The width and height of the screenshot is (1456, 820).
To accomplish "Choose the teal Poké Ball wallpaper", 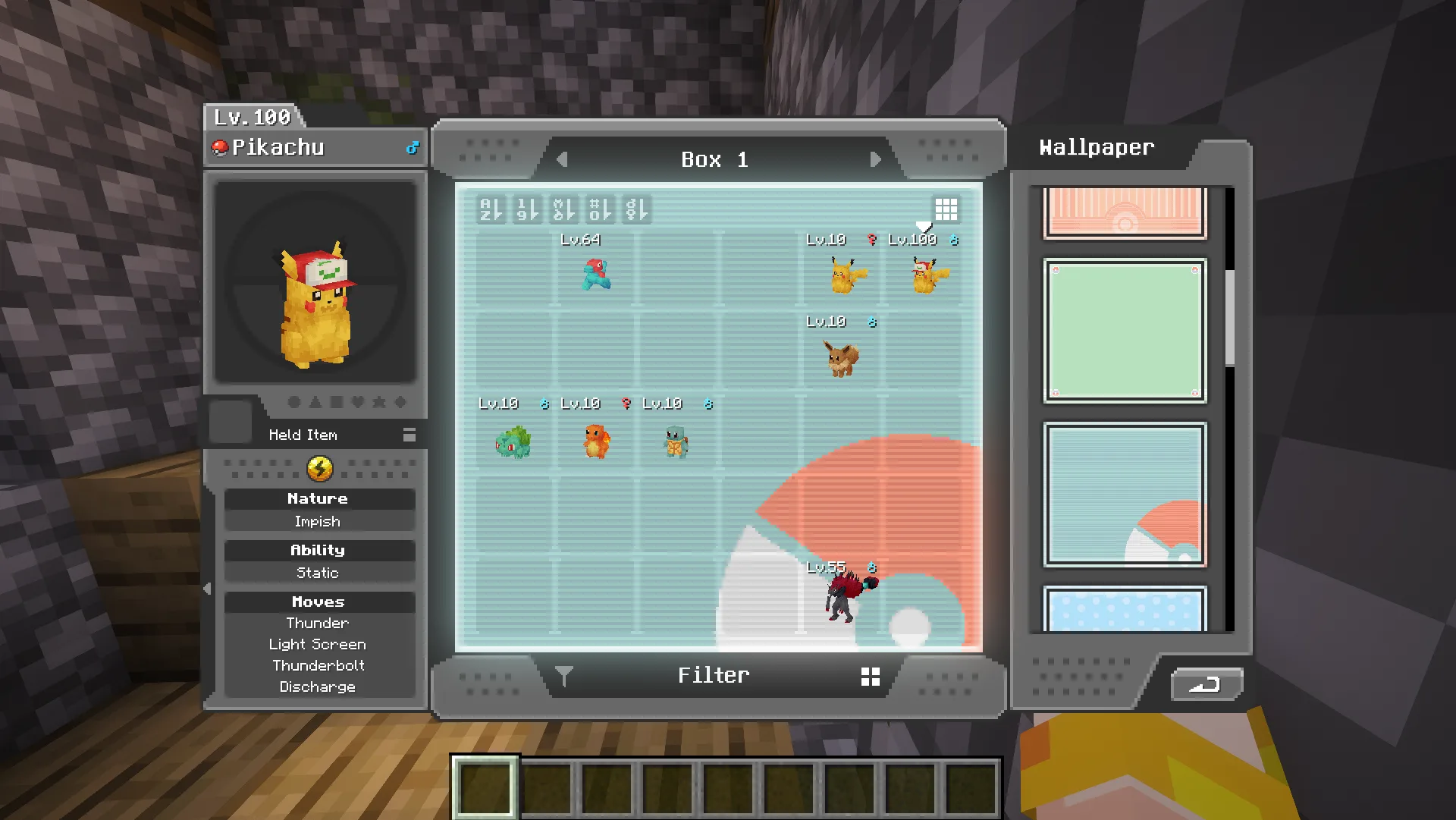I will click(x=1125, y=495).
